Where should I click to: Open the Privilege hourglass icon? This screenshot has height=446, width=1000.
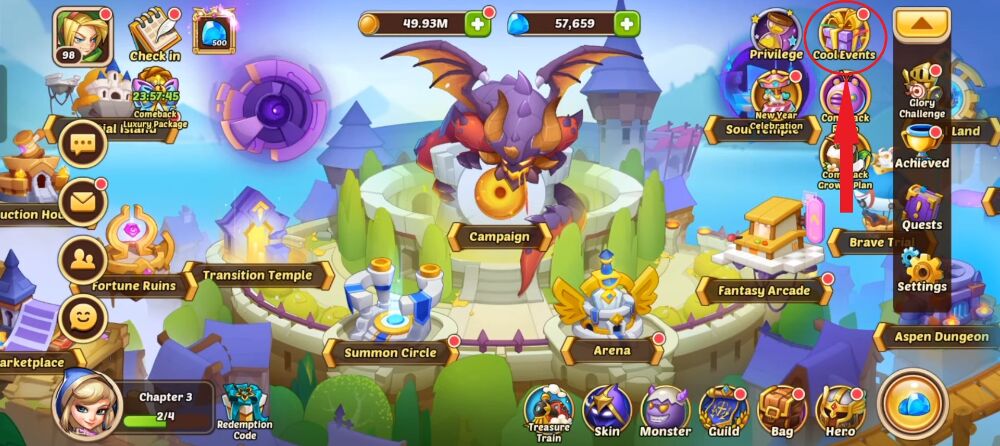coord(776,34)
